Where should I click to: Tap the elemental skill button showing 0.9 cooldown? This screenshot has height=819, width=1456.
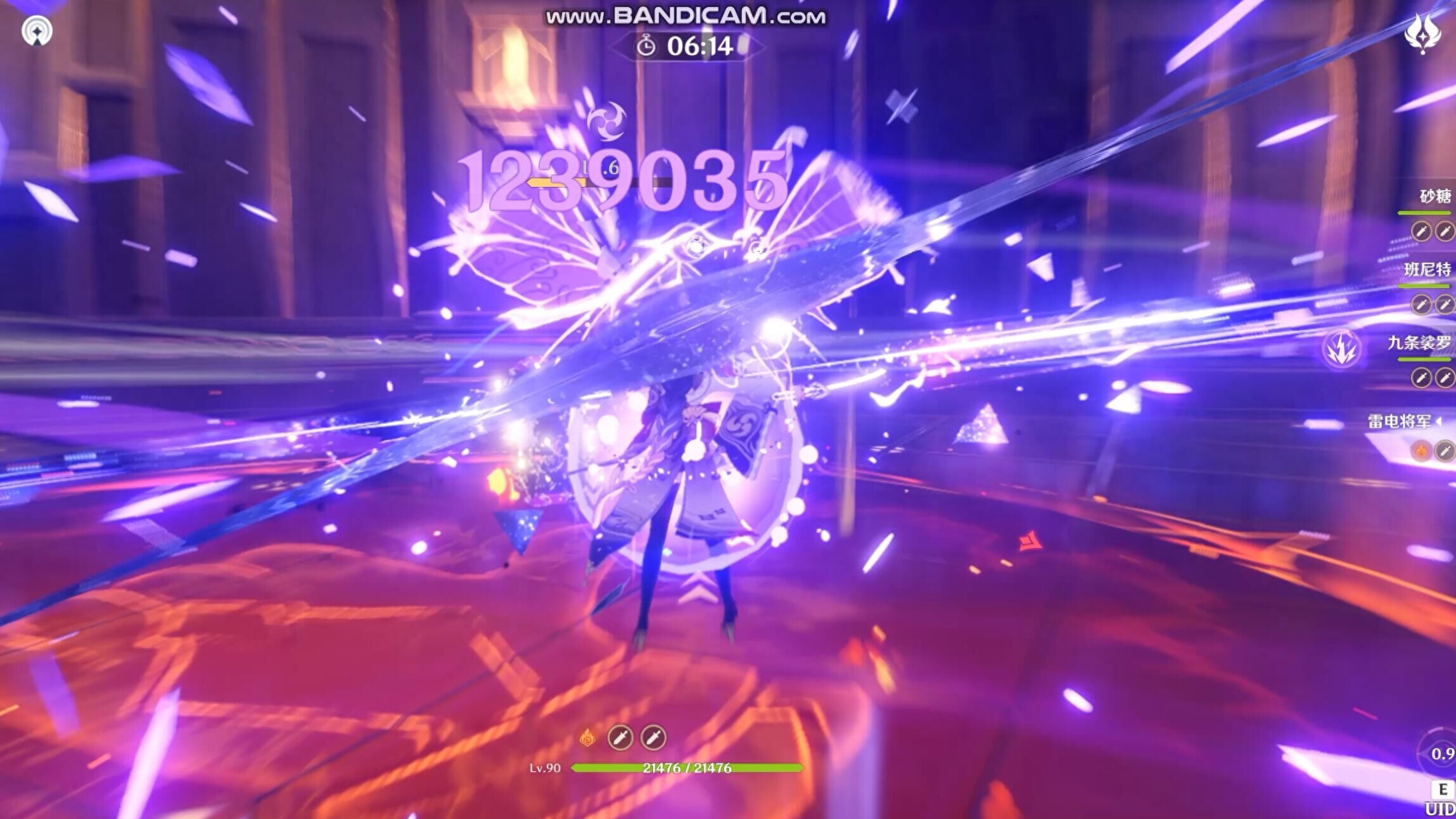(x=1439, y=753)
